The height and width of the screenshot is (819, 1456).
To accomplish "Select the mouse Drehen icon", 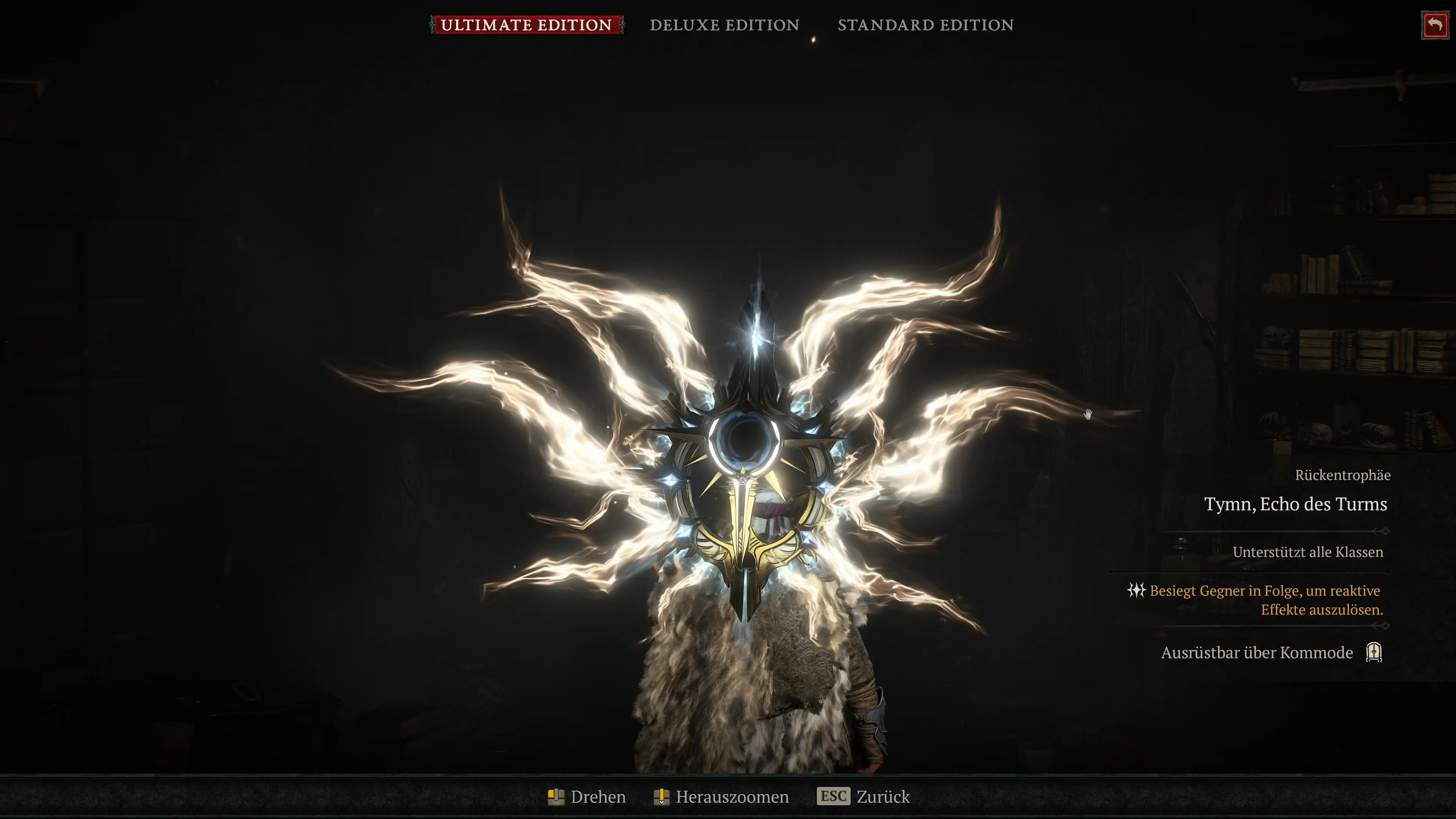I will [x=556, y=797].
